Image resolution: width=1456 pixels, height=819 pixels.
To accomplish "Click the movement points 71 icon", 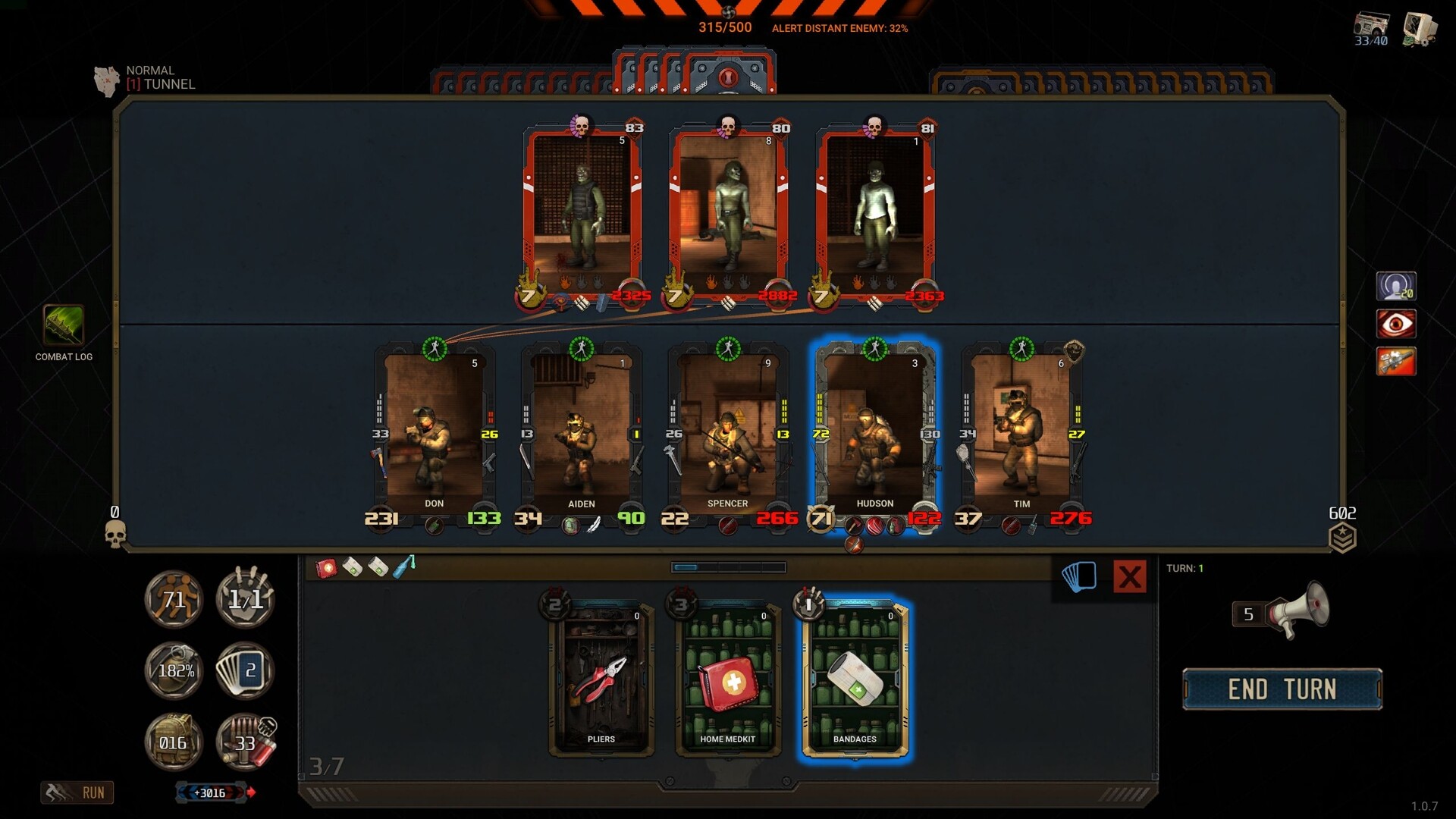I will [x=173, y=599].
